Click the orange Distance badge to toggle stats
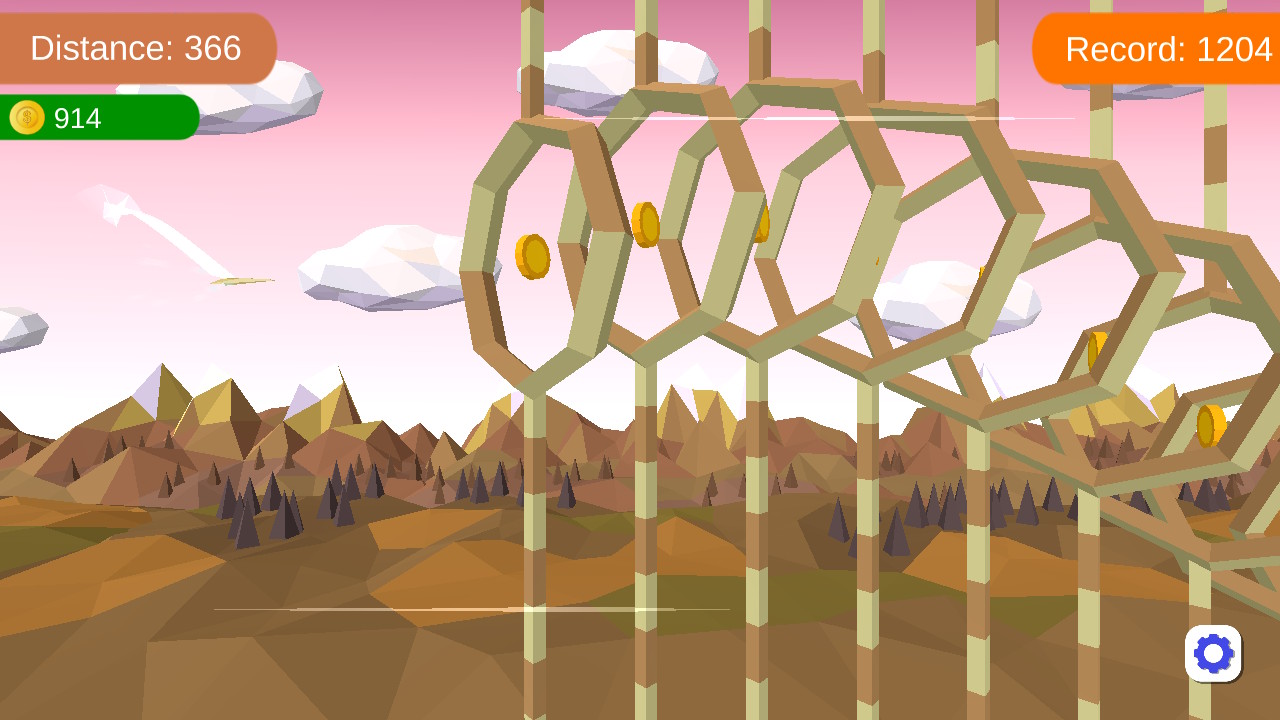1280x720 pixels. tap(137, 48)
